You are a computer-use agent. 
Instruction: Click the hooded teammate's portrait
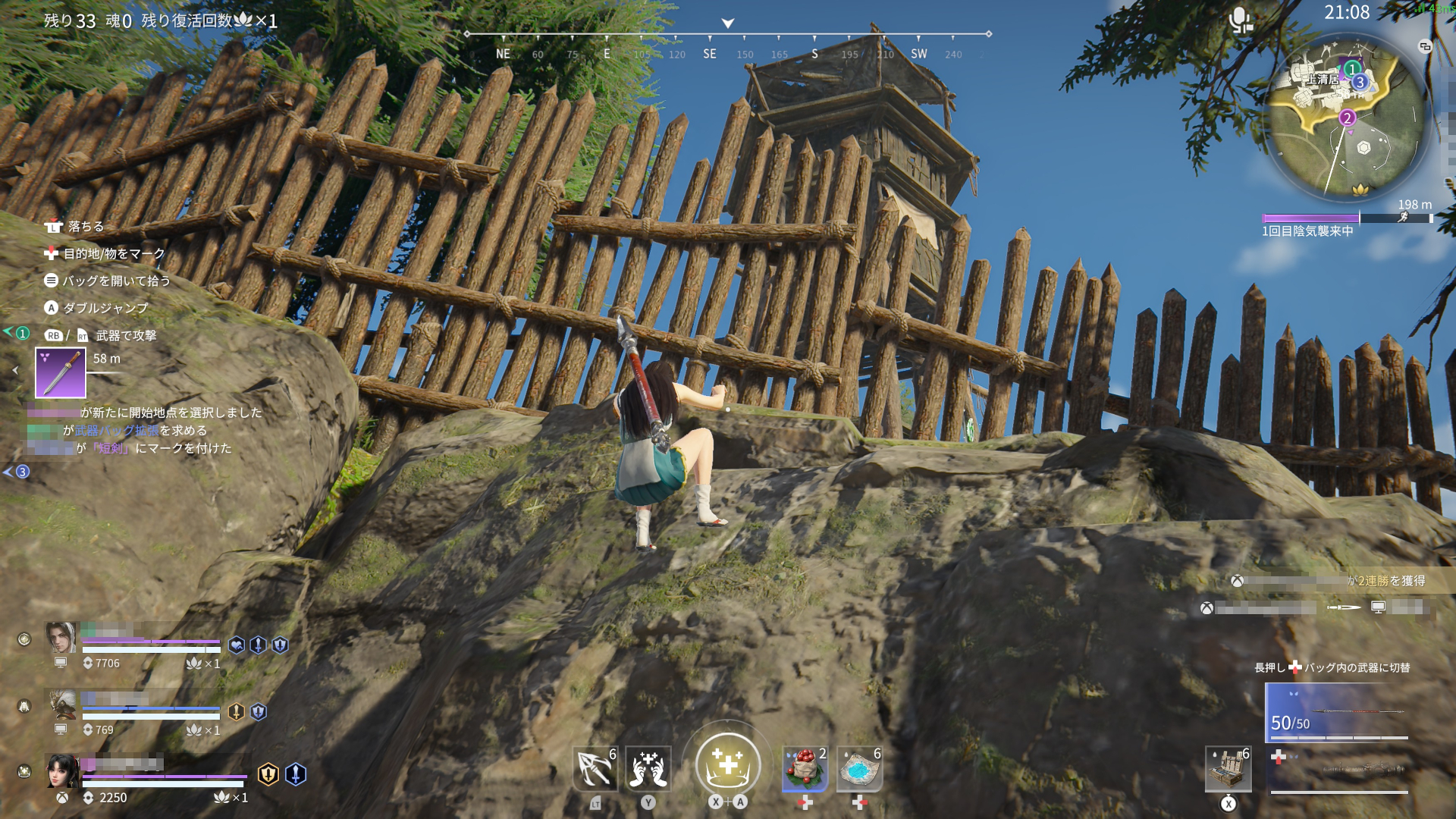point(61,638)
